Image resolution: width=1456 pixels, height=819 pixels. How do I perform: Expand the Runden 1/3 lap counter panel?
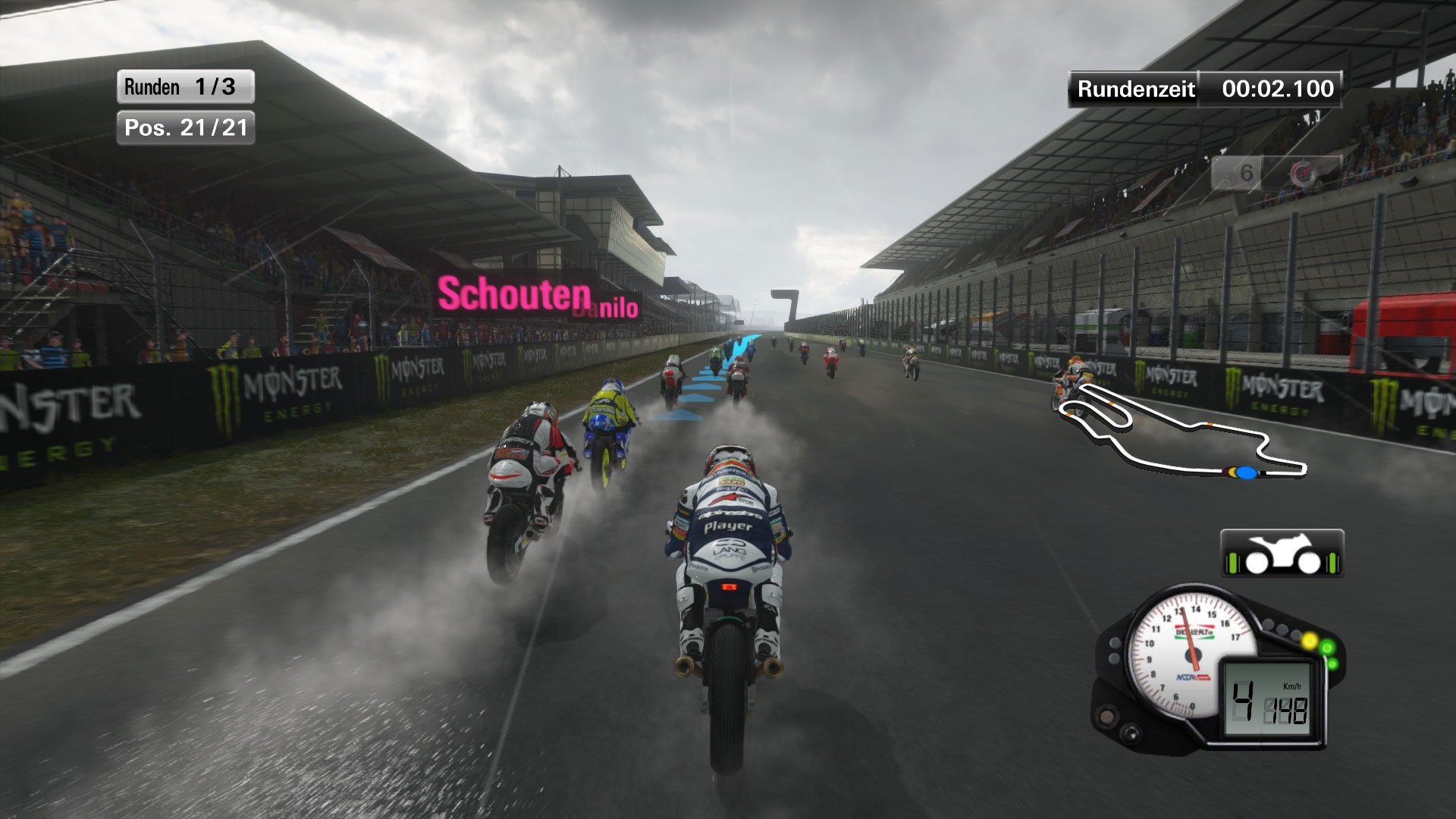click(184, 86)
